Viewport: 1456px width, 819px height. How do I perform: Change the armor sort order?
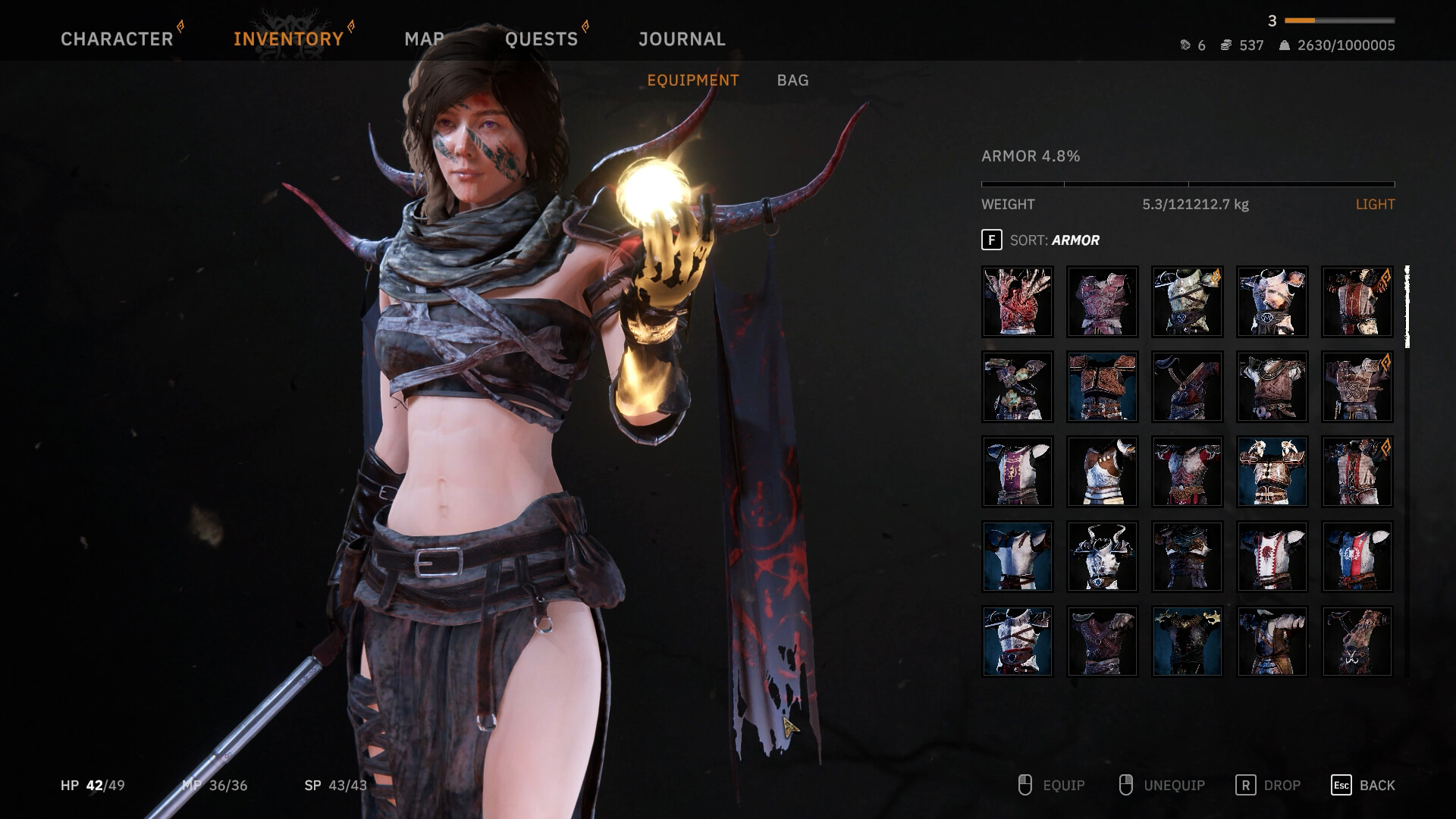click(1040, 240)
